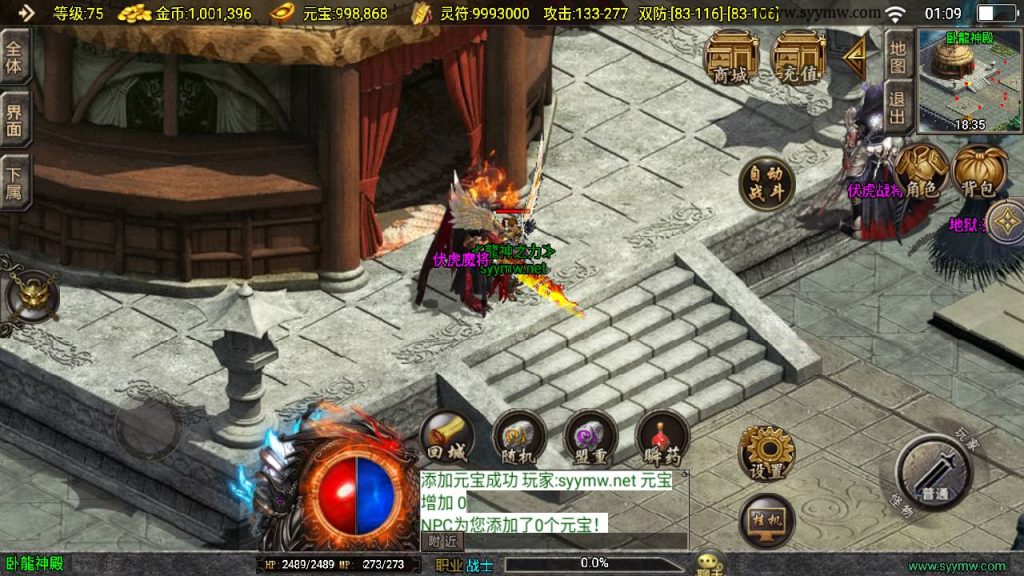Select the 下属 side tab

click(x=14, y=181)
